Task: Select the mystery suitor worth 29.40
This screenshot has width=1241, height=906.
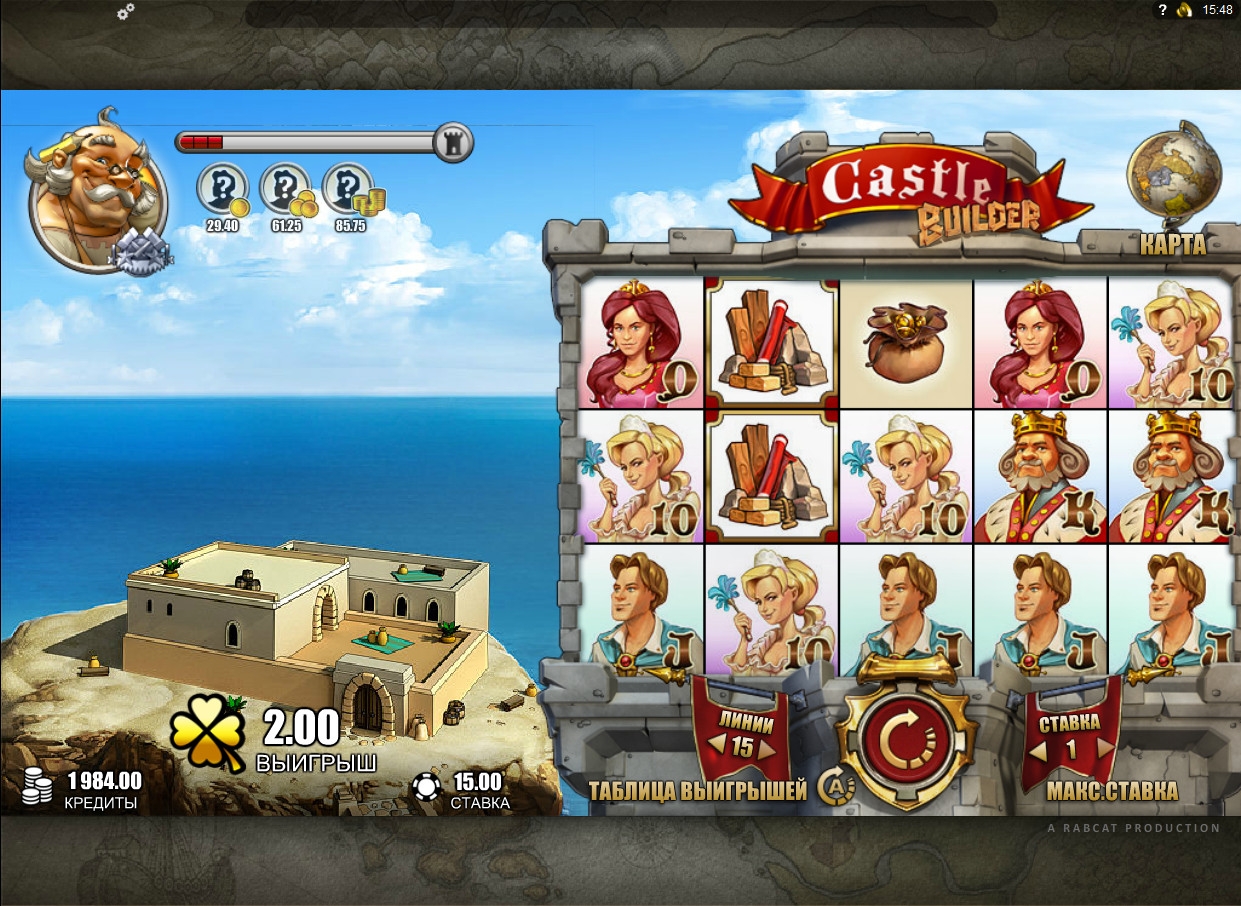Action: click(x=222, y=190)
